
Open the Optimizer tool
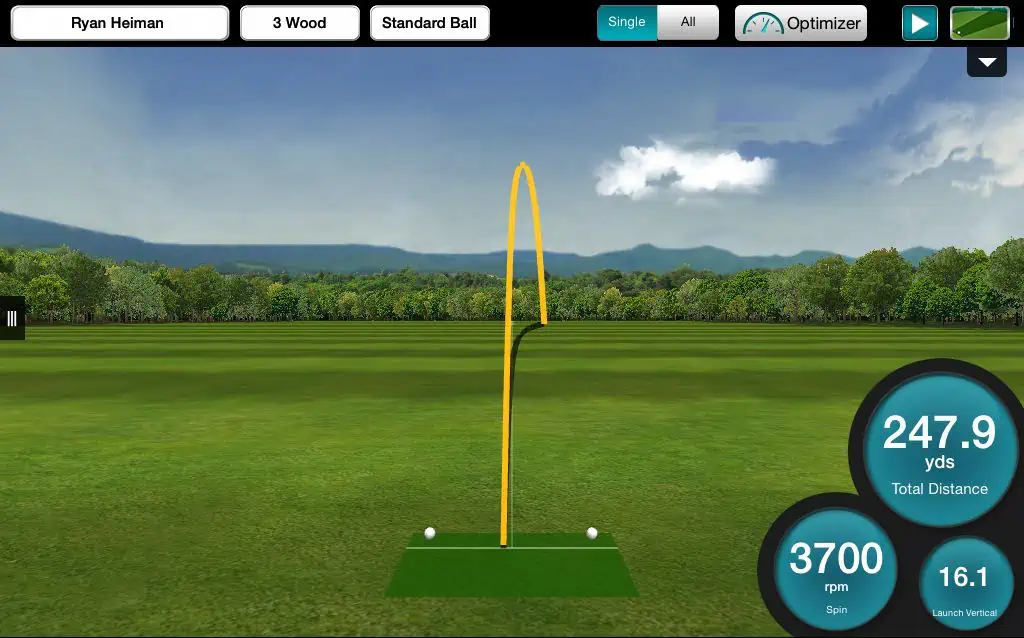tap(801, 23)
